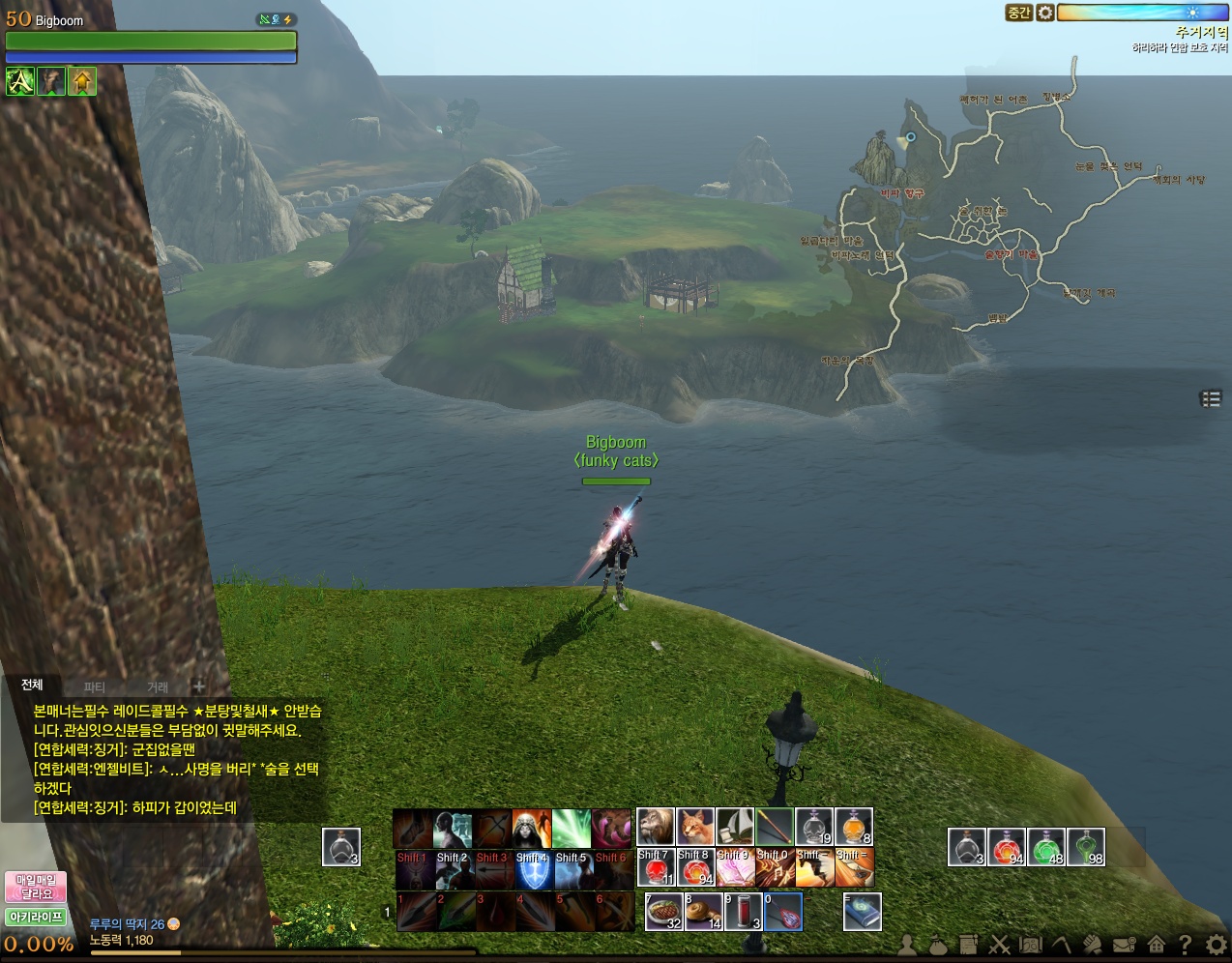Select the orange cat pet slot
Image resolution: width=1232 pixels, height=963 pixels.
click(695, 827)
